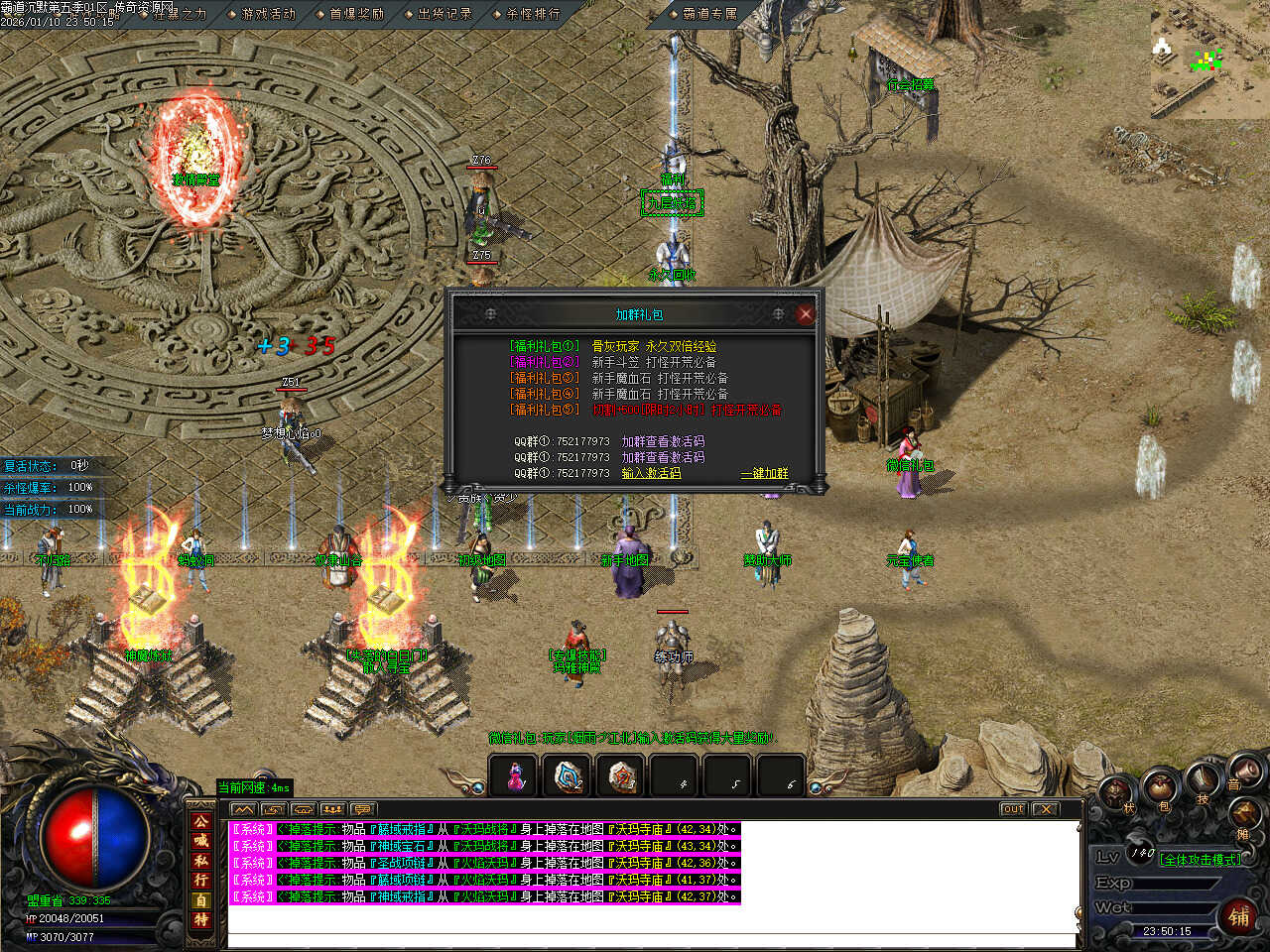Open the 杀怪排行 ranking menu

click(532, 14)
